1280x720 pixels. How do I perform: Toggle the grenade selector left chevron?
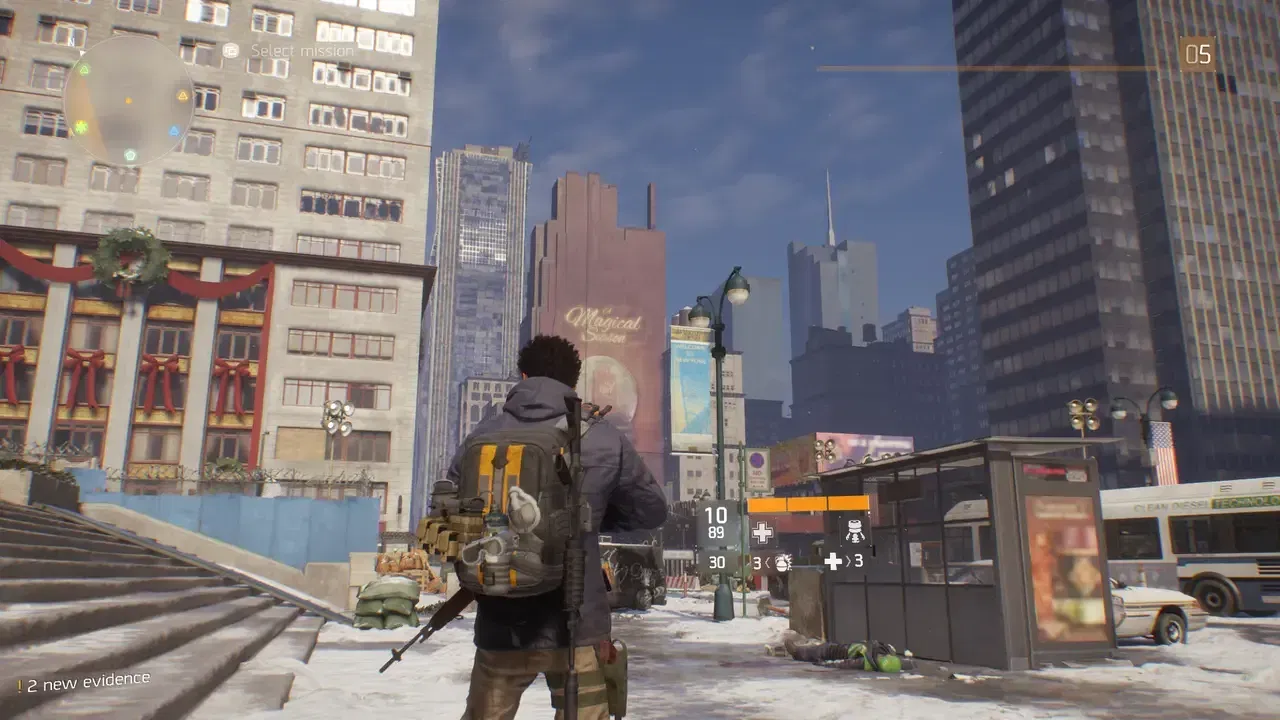coord(767,562)
